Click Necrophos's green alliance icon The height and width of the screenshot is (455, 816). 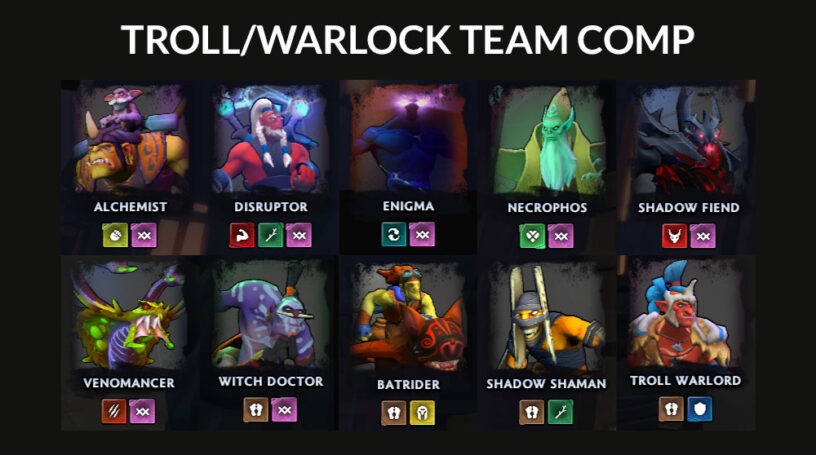532,236
